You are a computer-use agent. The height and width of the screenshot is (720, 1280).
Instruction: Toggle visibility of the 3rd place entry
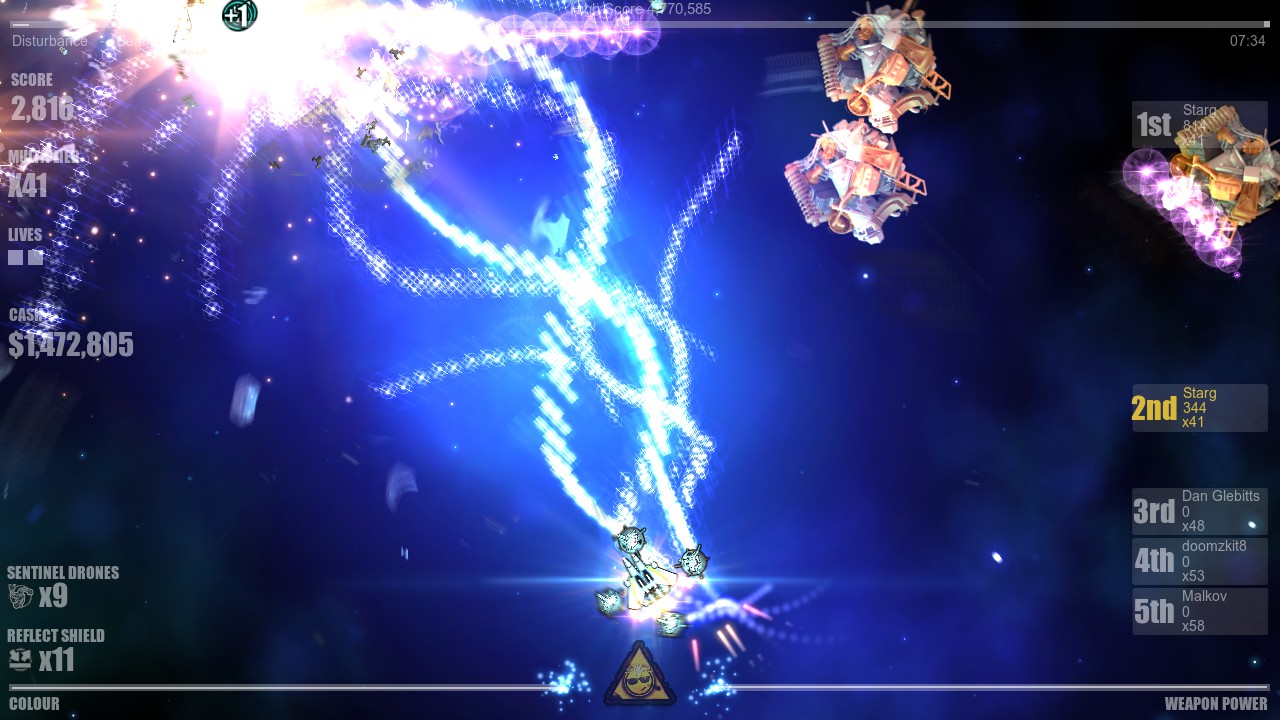click(1198, 510)
